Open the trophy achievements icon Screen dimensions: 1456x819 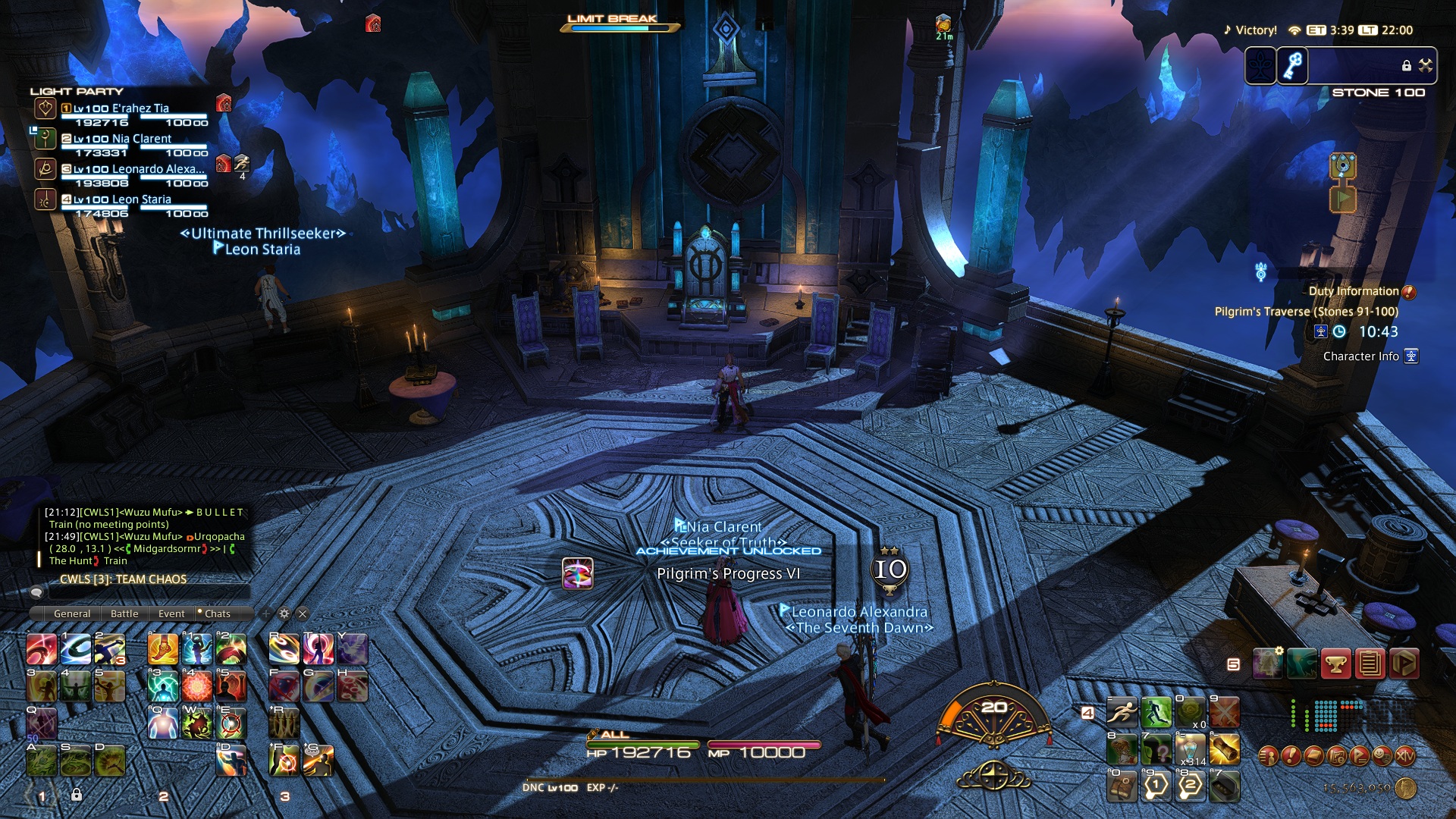pos(1335,664)
